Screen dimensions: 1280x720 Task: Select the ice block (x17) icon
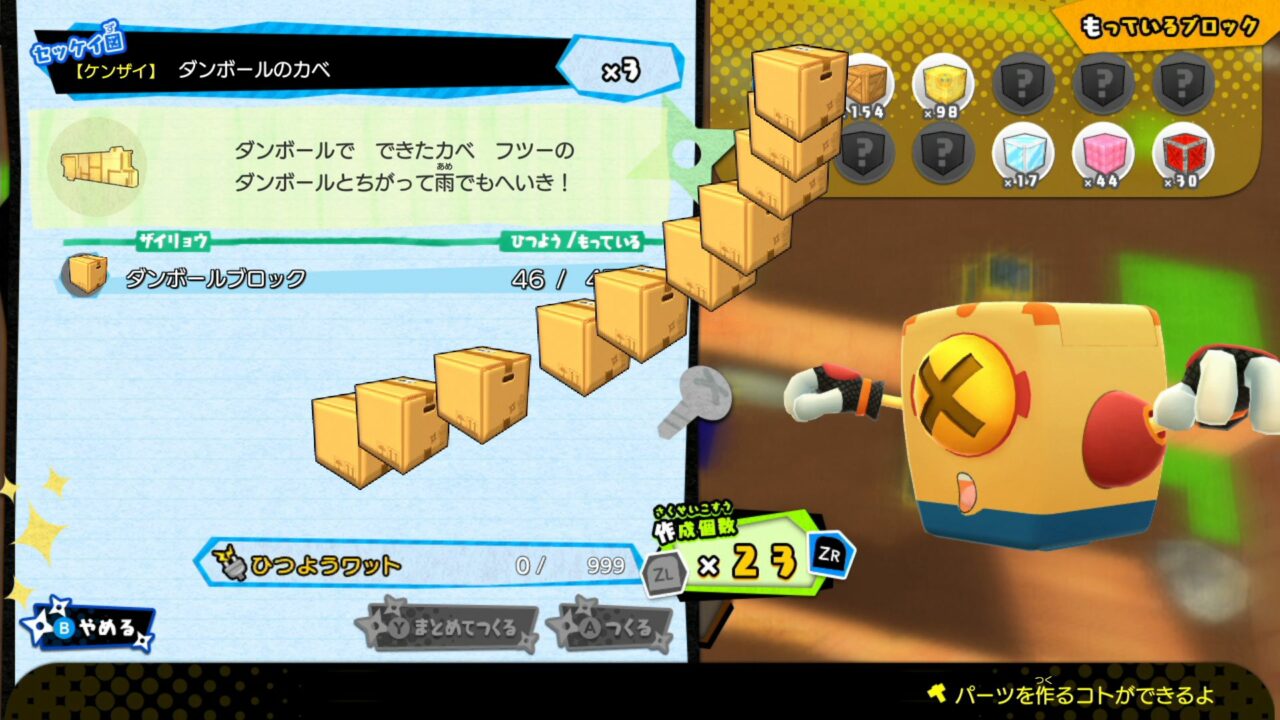[x=1026, y=155]
